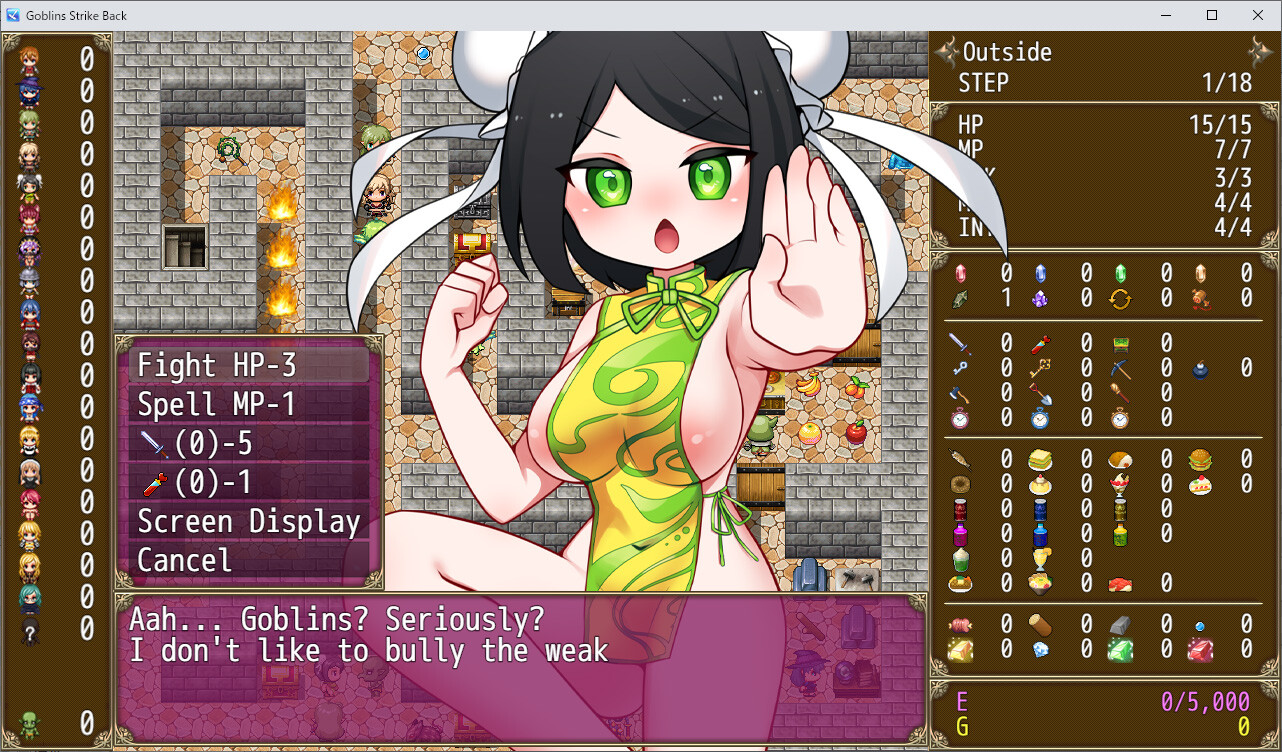Click the hamburger food item icon
This screenshot has height=752, width=1282.
1200,461
